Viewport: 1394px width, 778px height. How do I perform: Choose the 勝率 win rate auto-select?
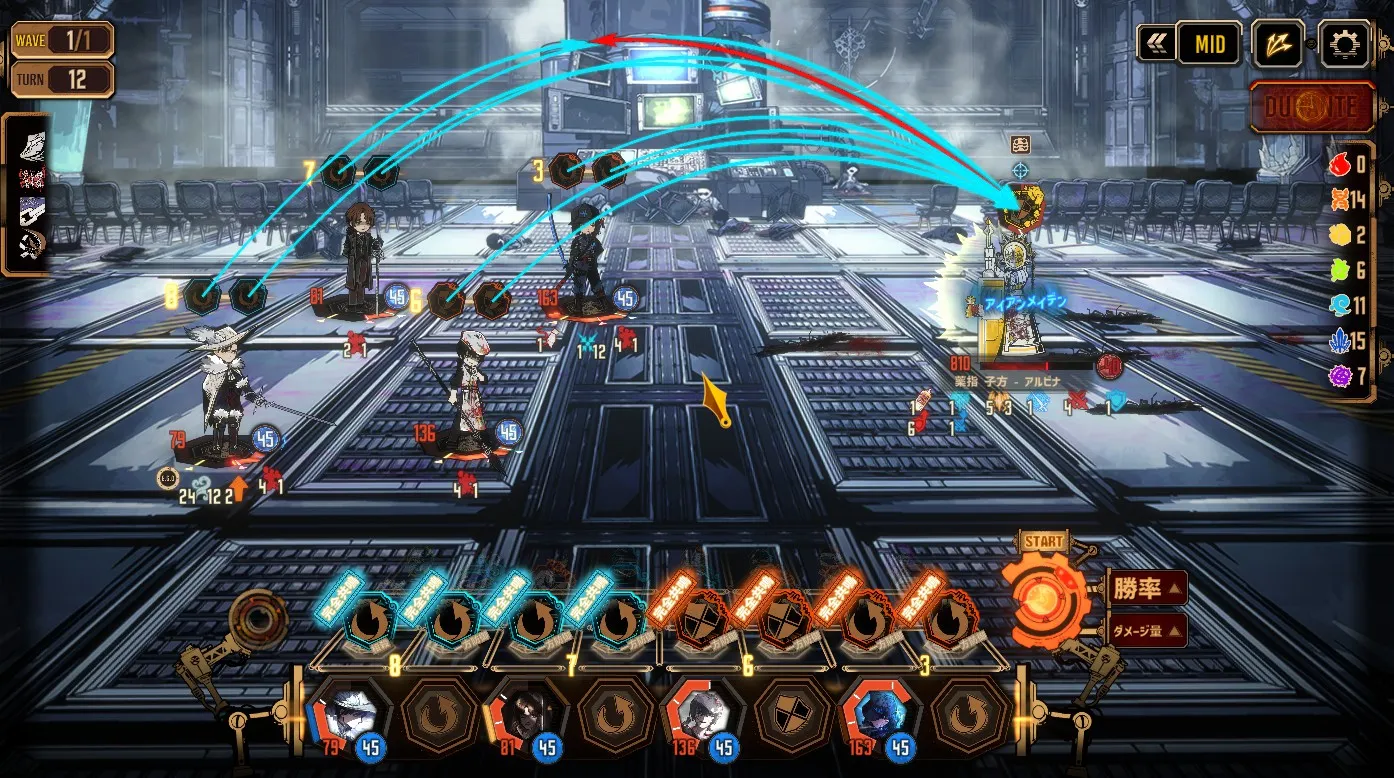(1146, 588)
